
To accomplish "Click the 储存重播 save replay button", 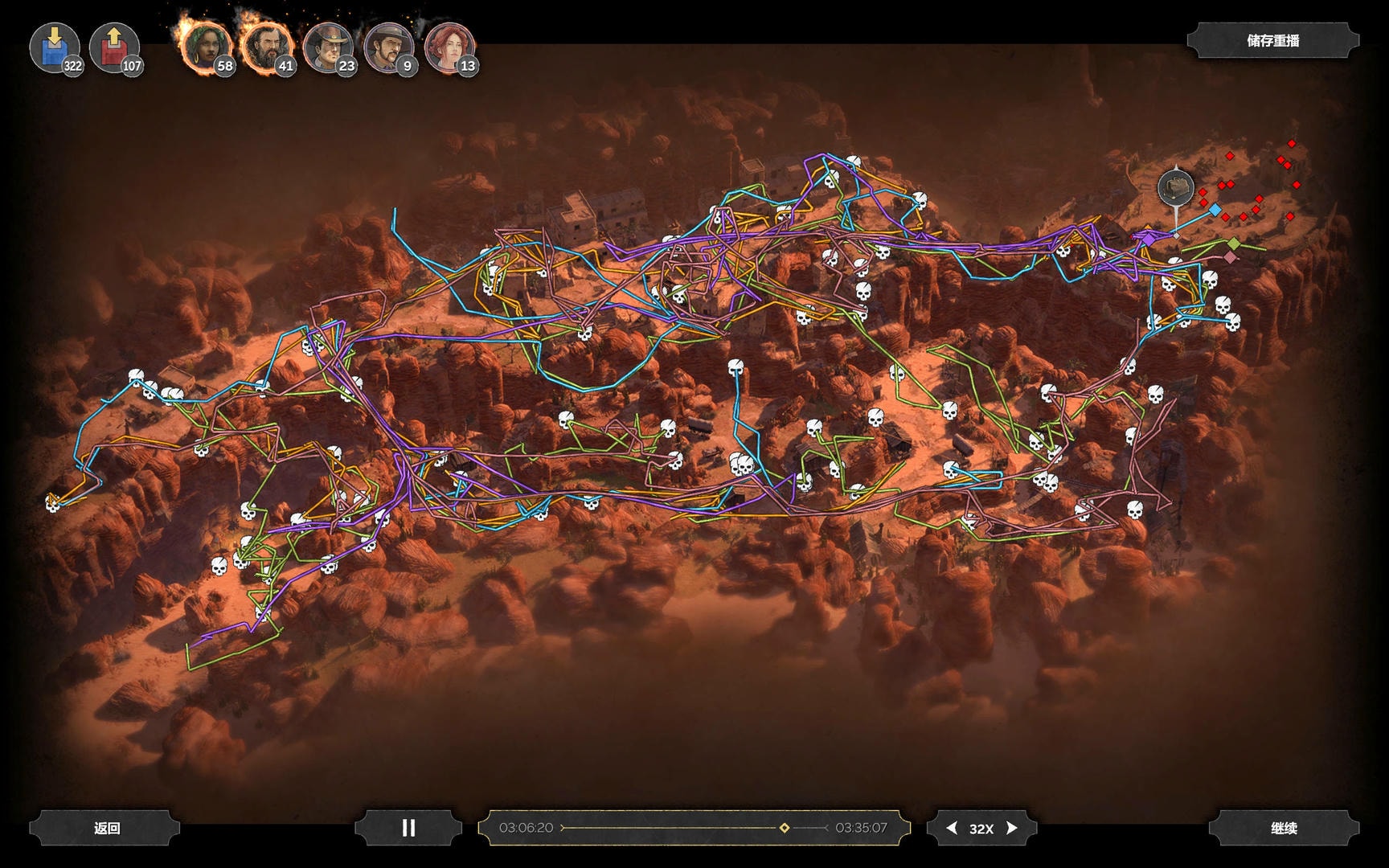I will [x=1272, y=41].
